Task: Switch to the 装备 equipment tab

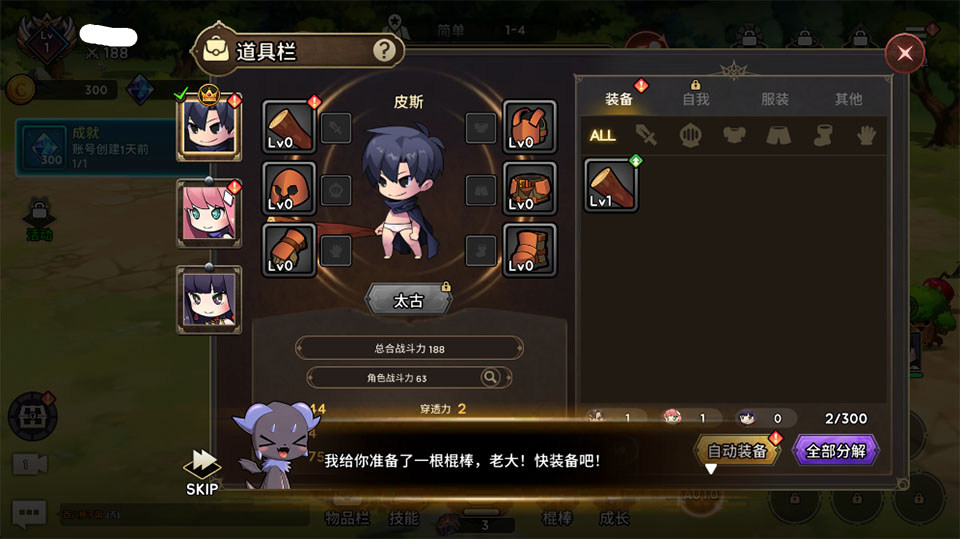Action: tap(619, 100)
